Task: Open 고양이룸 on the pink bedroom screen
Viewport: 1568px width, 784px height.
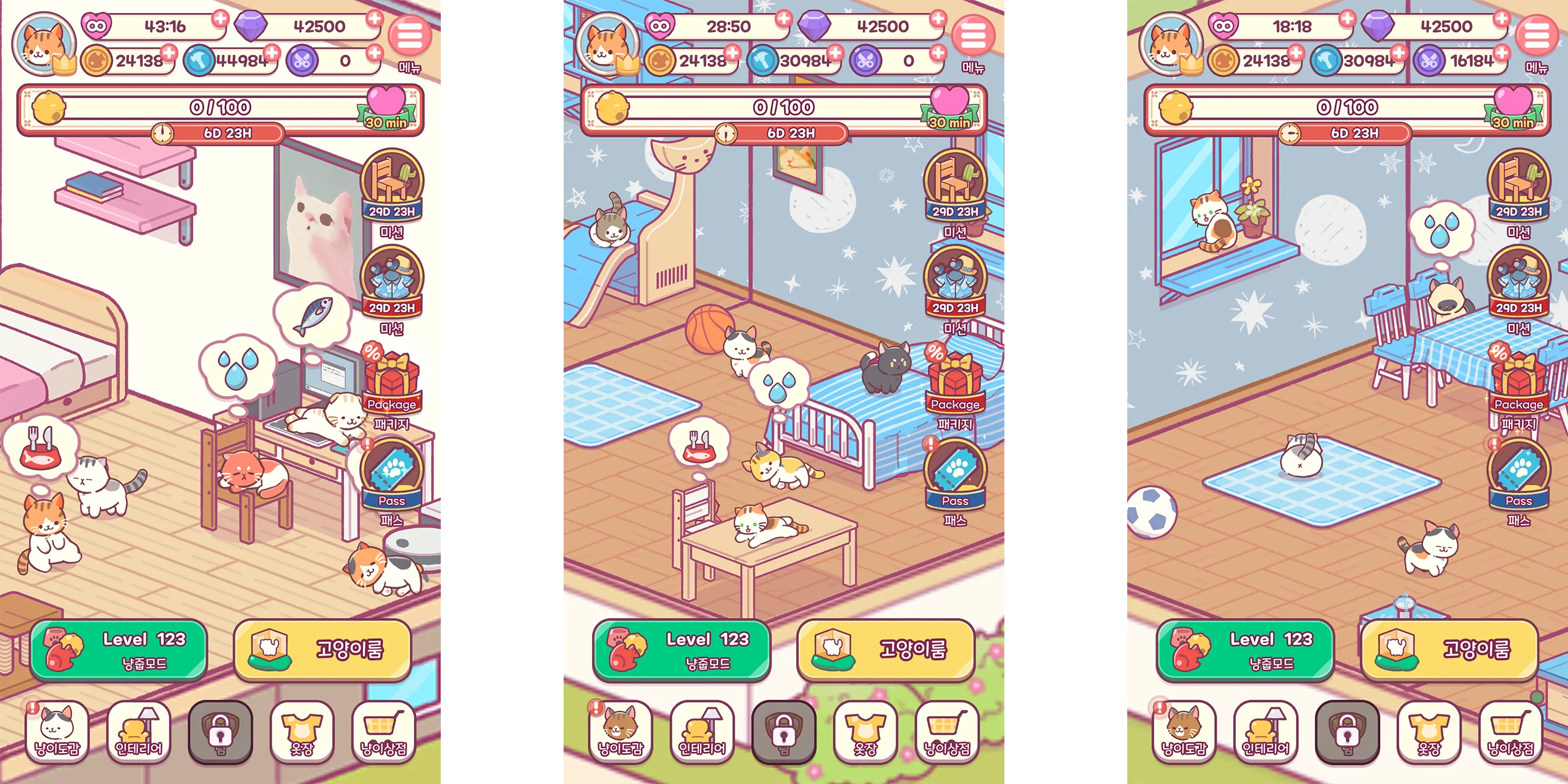Action: pos(322,650)
